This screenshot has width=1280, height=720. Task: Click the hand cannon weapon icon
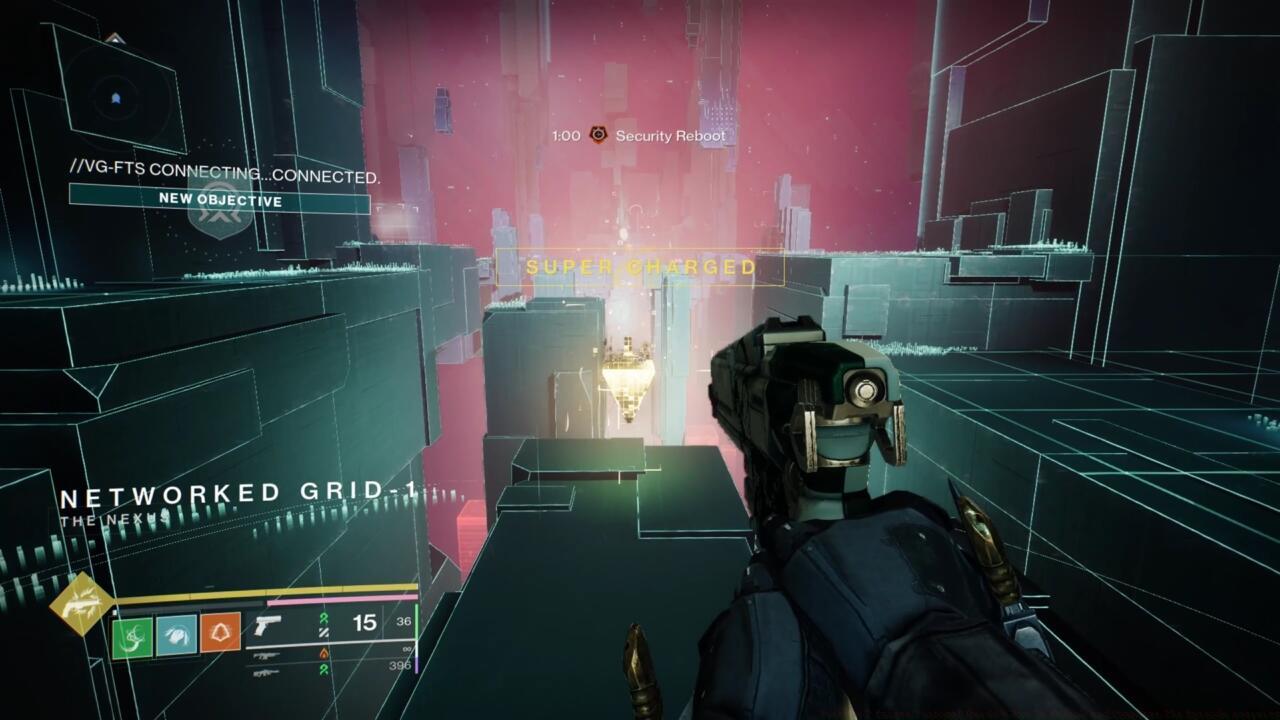[268, 625]
